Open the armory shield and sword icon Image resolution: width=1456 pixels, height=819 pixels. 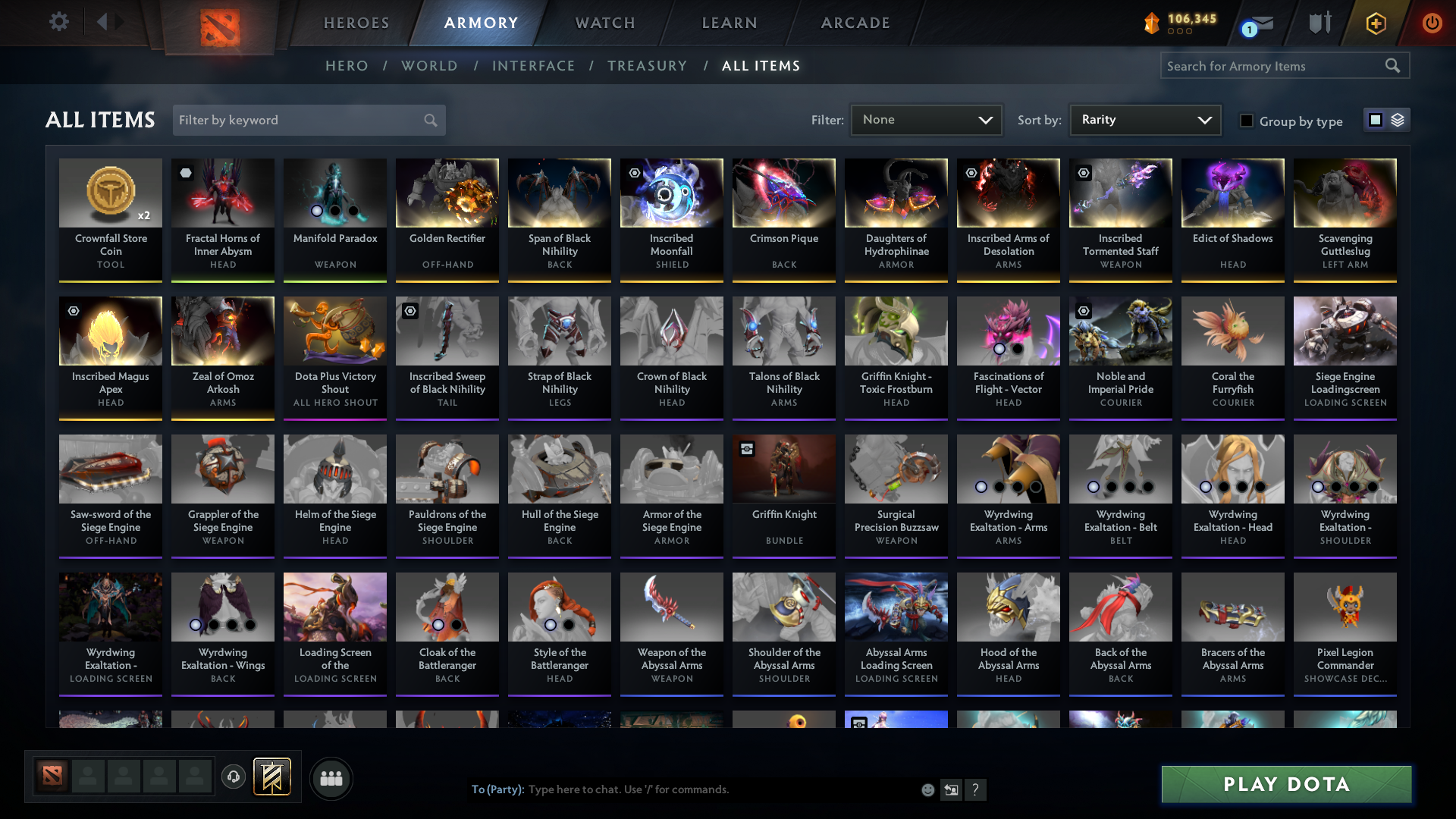(x=1319, y=23)
